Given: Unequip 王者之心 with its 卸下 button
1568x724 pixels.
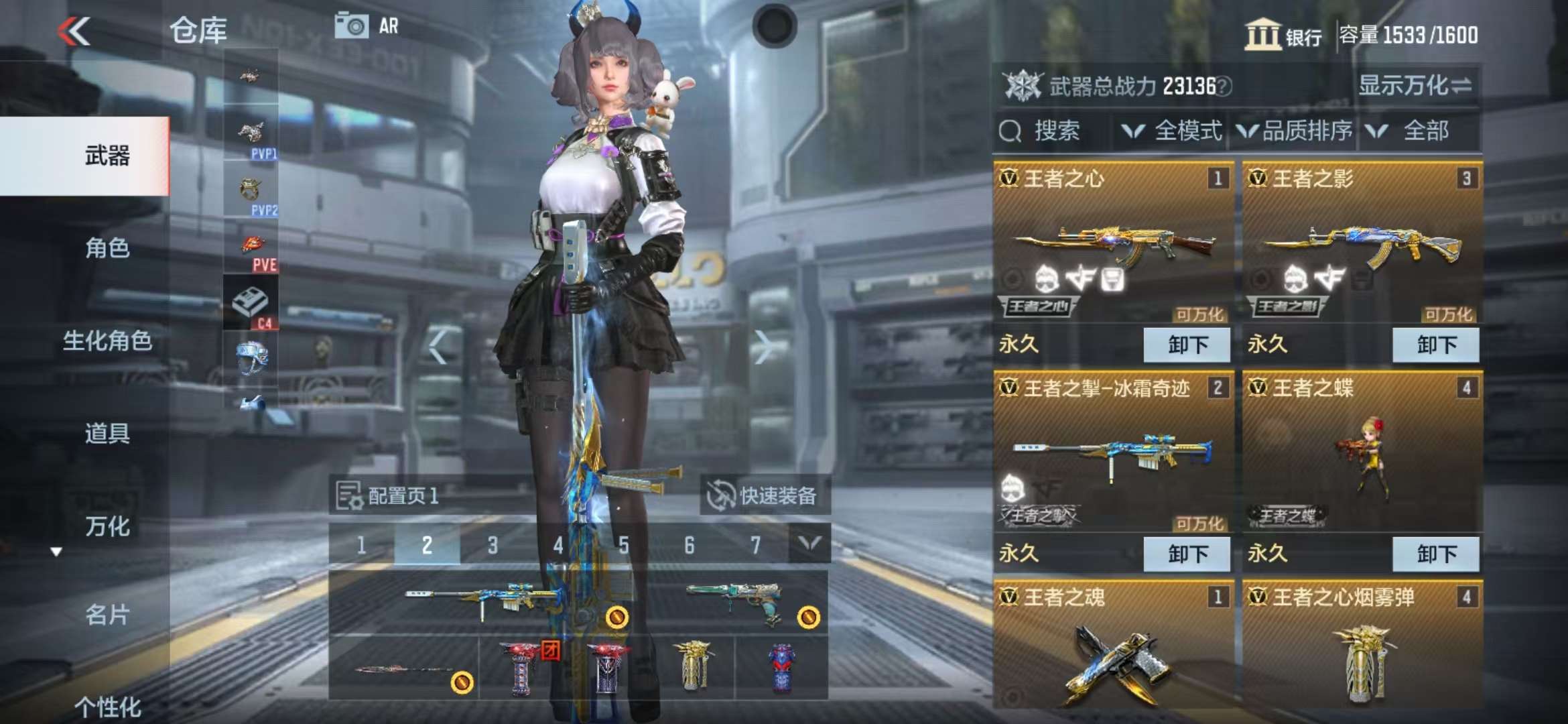Looking at the screenshot, I should coord(1186,345).
